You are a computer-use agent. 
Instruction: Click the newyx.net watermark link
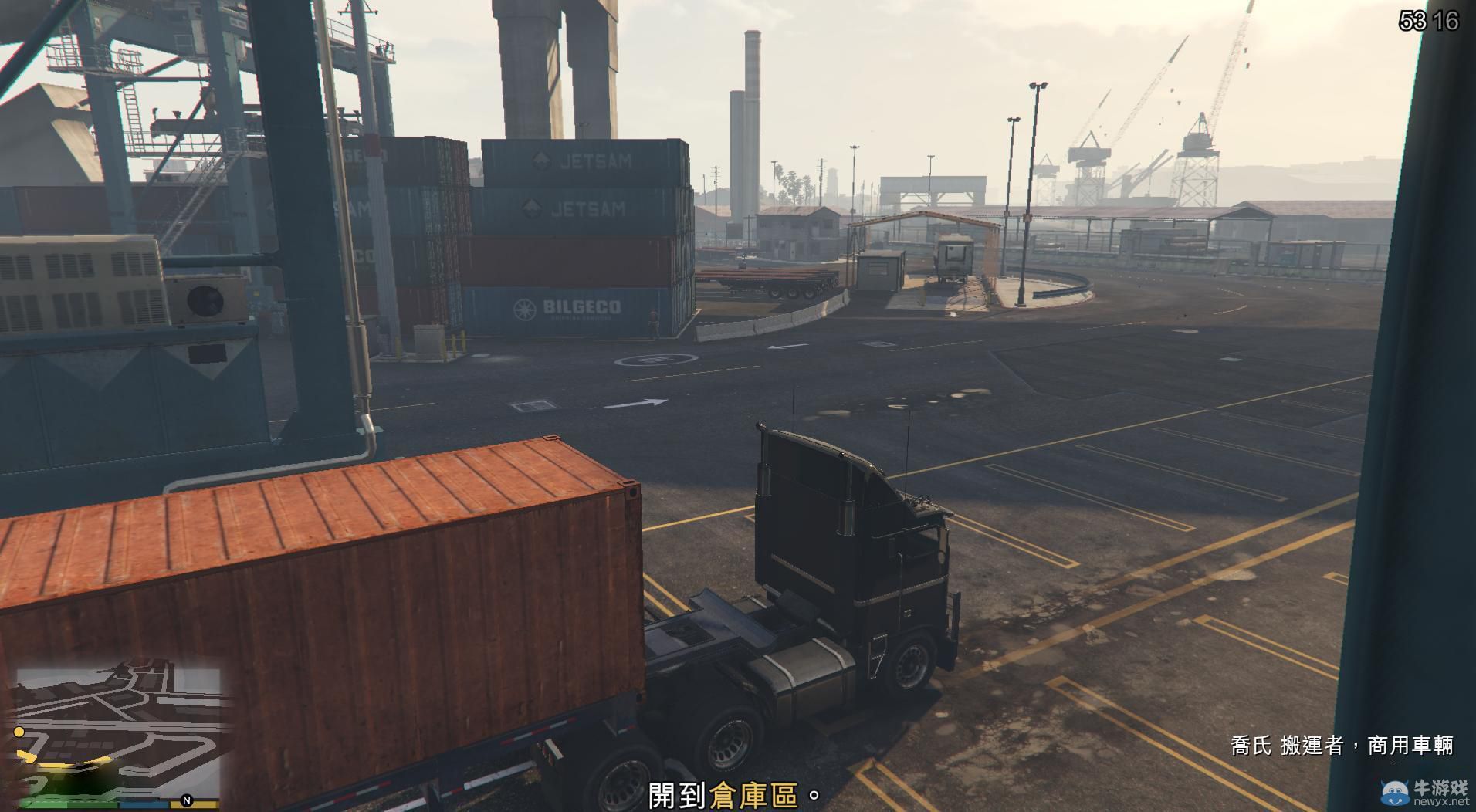[1442, 800]
